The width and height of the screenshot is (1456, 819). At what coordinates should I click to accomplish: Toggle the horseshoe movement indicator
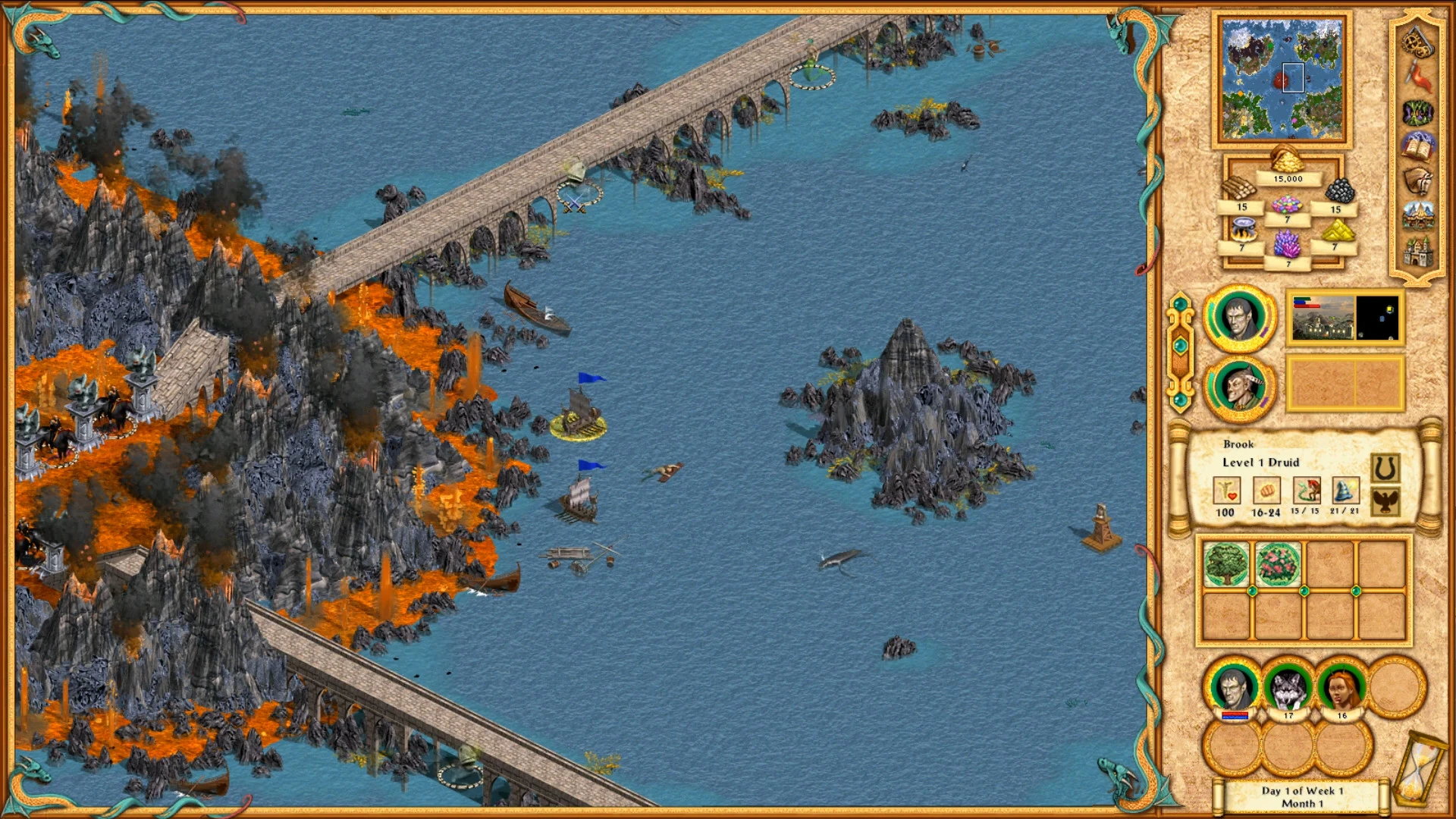click(x=1385, y=466)
